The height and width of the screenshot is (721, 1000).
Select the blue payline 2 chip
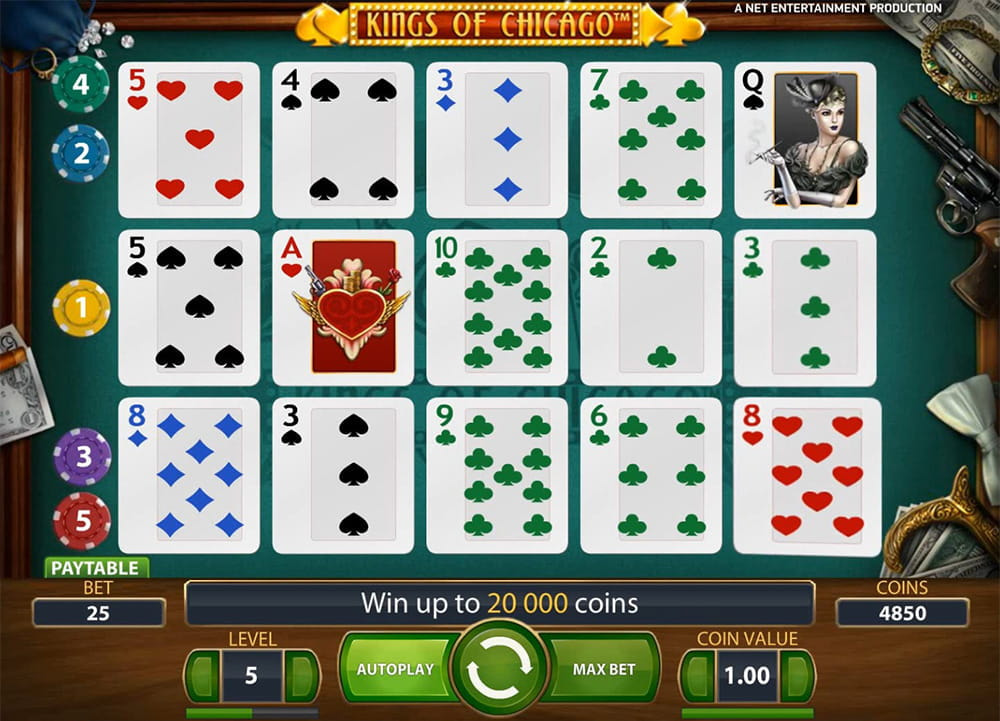tap(80, 153)
